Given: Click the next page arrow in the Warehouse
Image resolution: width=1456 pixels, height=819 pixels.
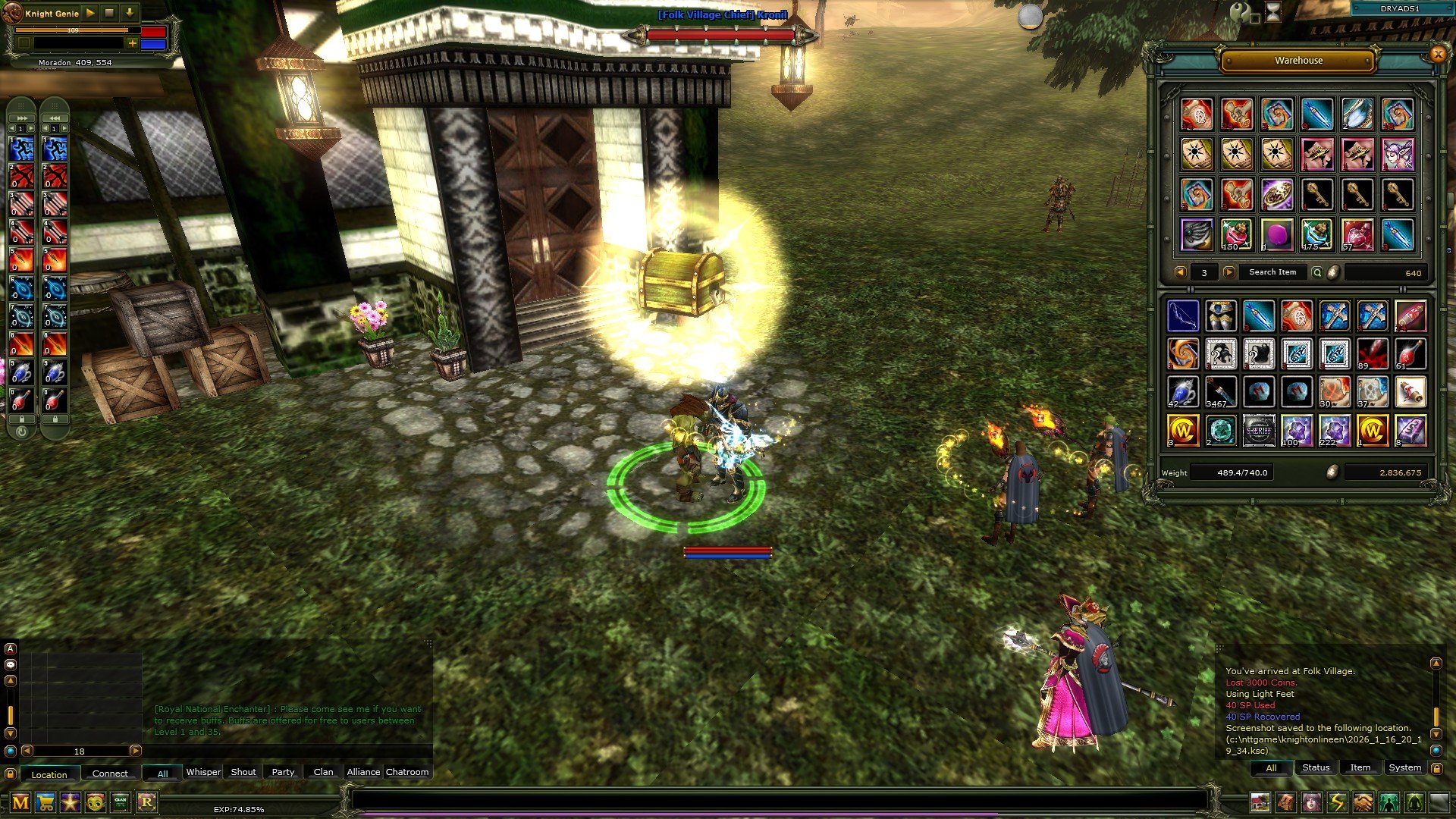Looking at the screenshot, I should 1229,273.
